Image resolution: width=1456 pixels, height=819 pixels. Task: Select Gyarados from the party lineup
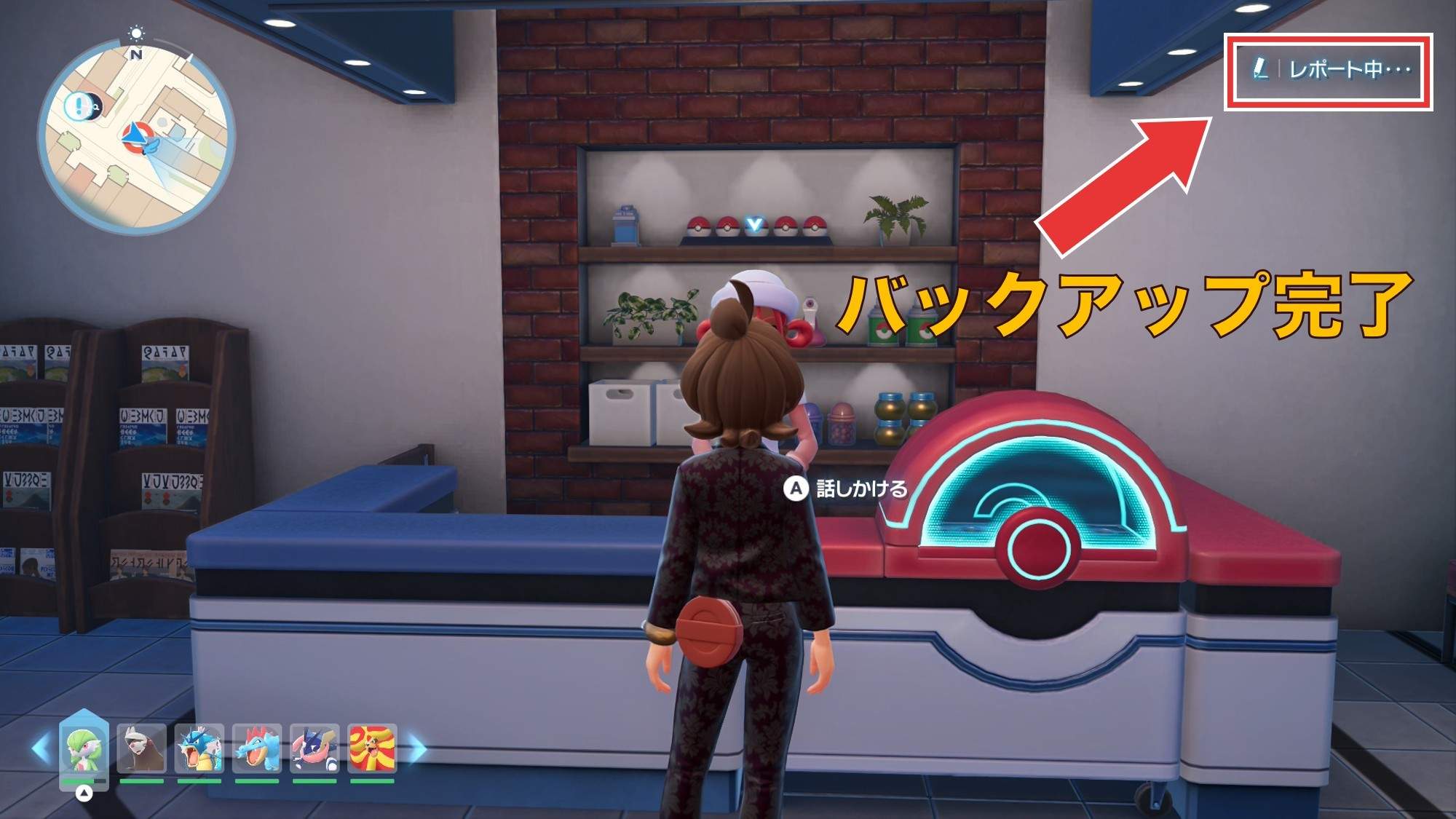[199, 749]
